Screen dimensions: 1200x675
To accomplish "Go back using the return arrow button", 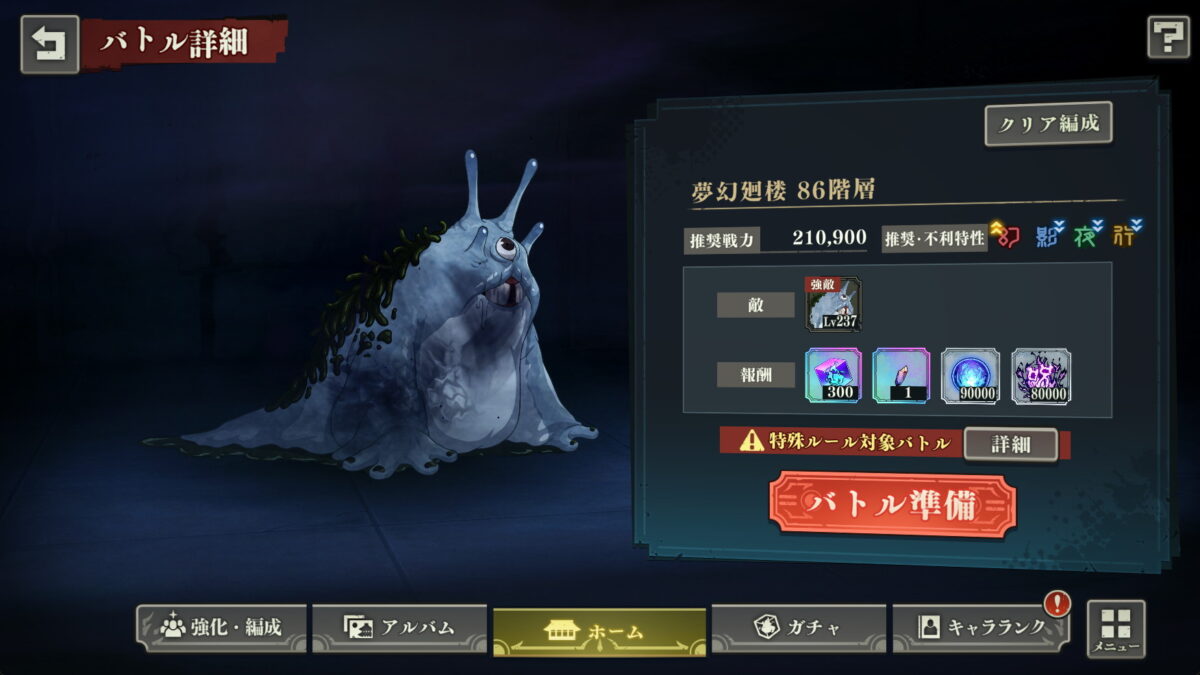I will click(x=50, y=43).
